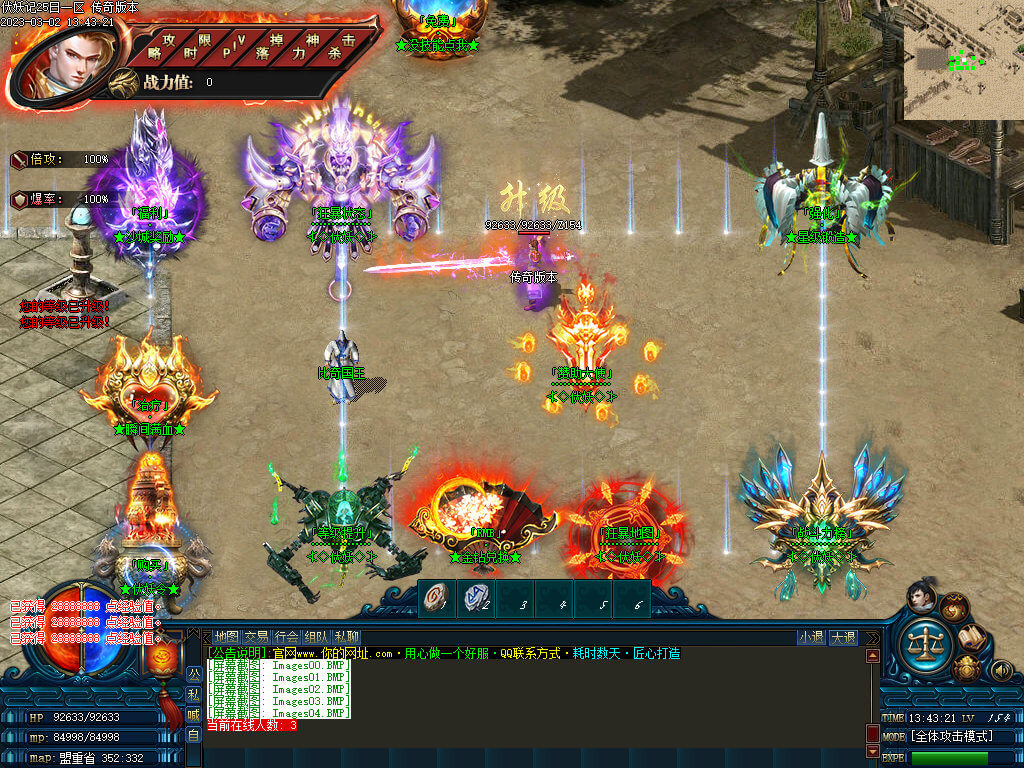The width and height of the screenshot is (1024, 768).
Task: Open the 掉落 drops menu
Action: pos(272,44)
